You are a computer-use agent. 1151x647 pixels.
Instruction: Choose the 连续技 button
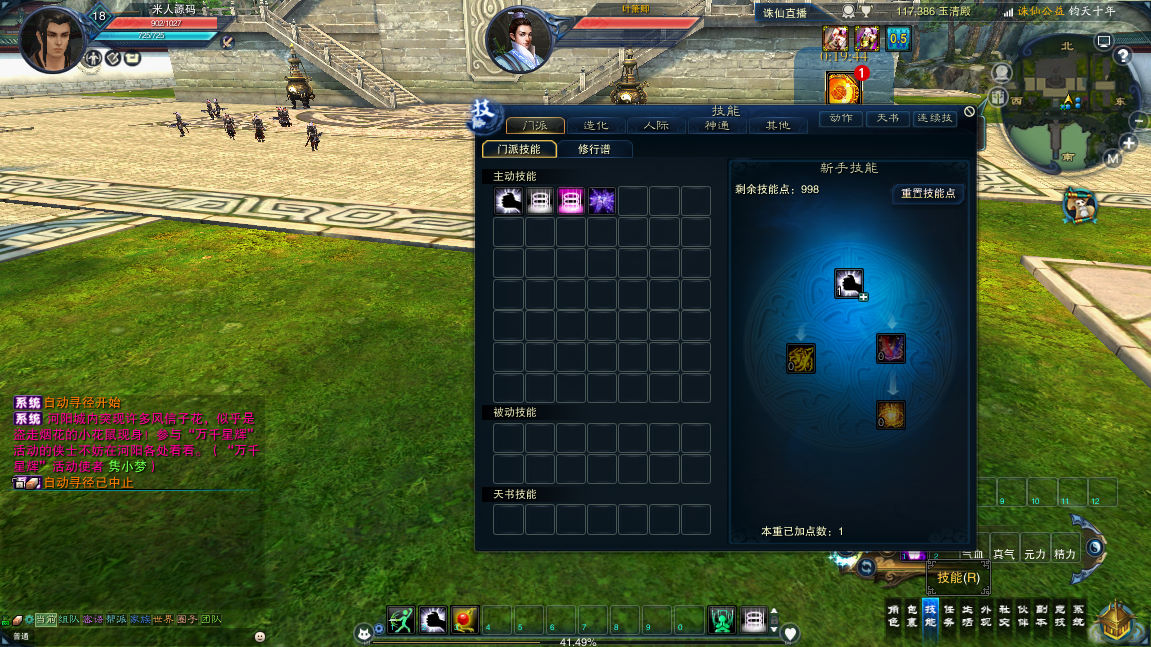(936, 118)
